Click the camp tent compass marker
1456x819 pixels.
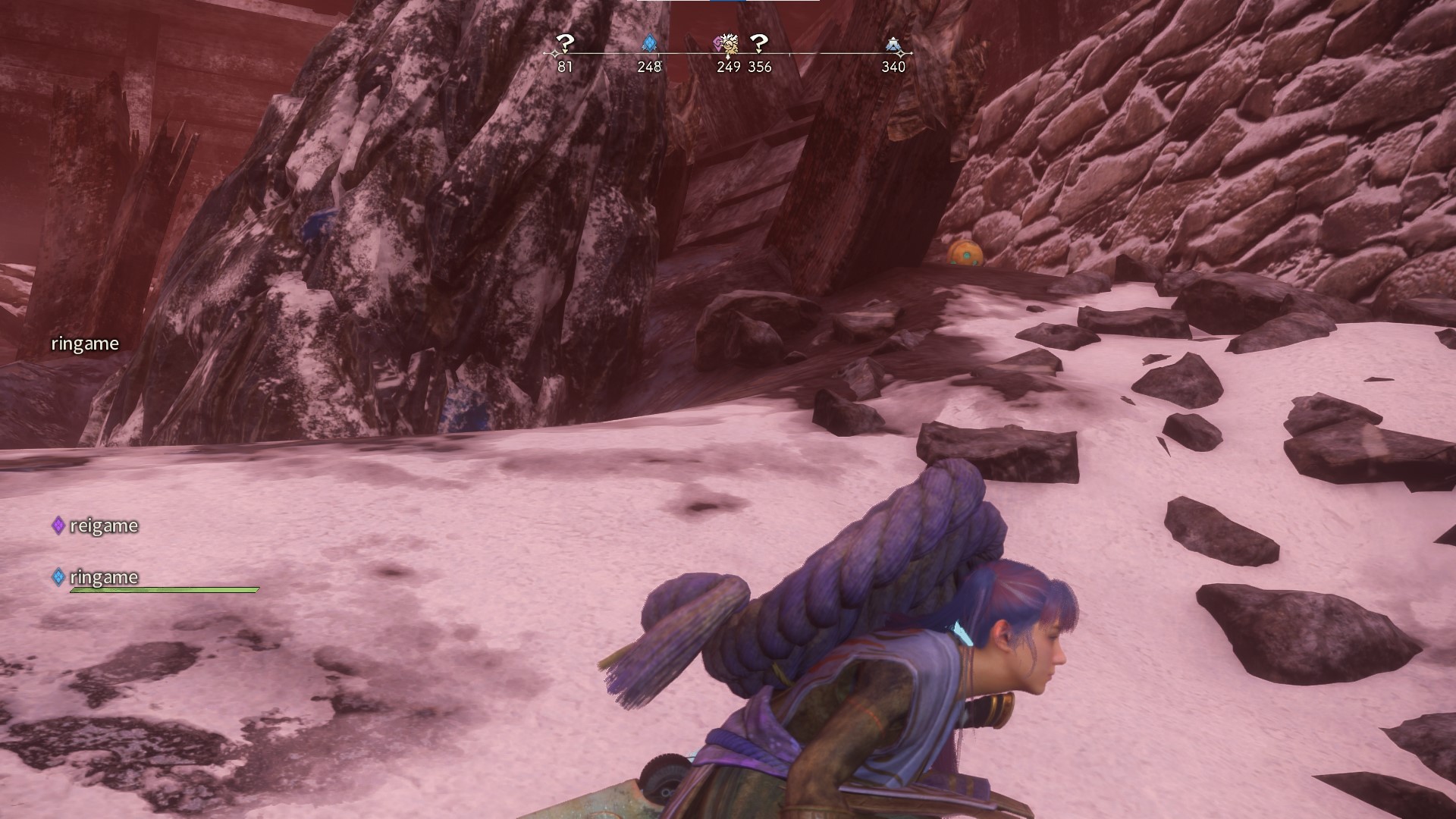click(x=893, y=45)
